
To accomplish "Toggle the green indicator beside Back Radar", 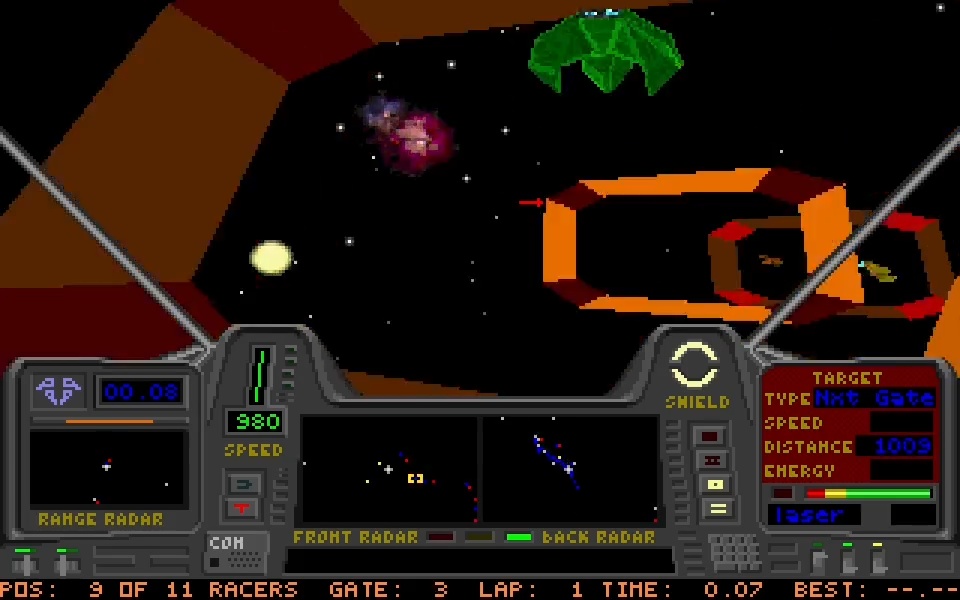I will click(x=518, y=537).
